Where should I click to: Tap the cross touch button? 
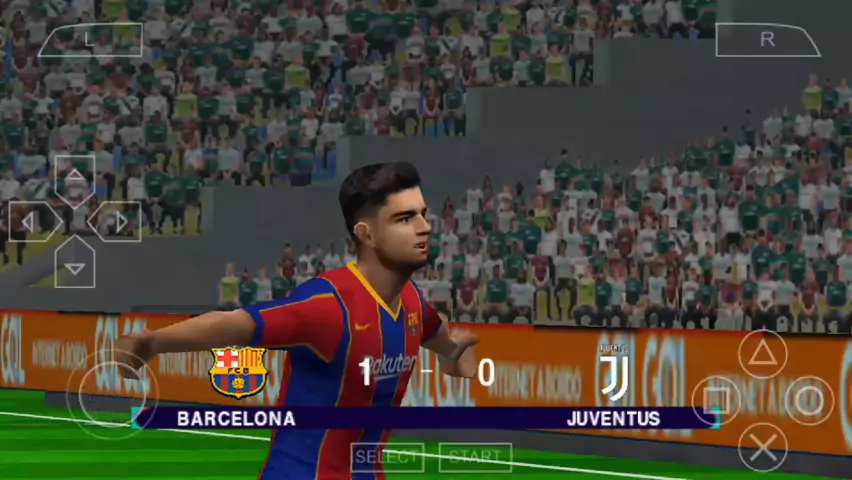click(762, 446)
